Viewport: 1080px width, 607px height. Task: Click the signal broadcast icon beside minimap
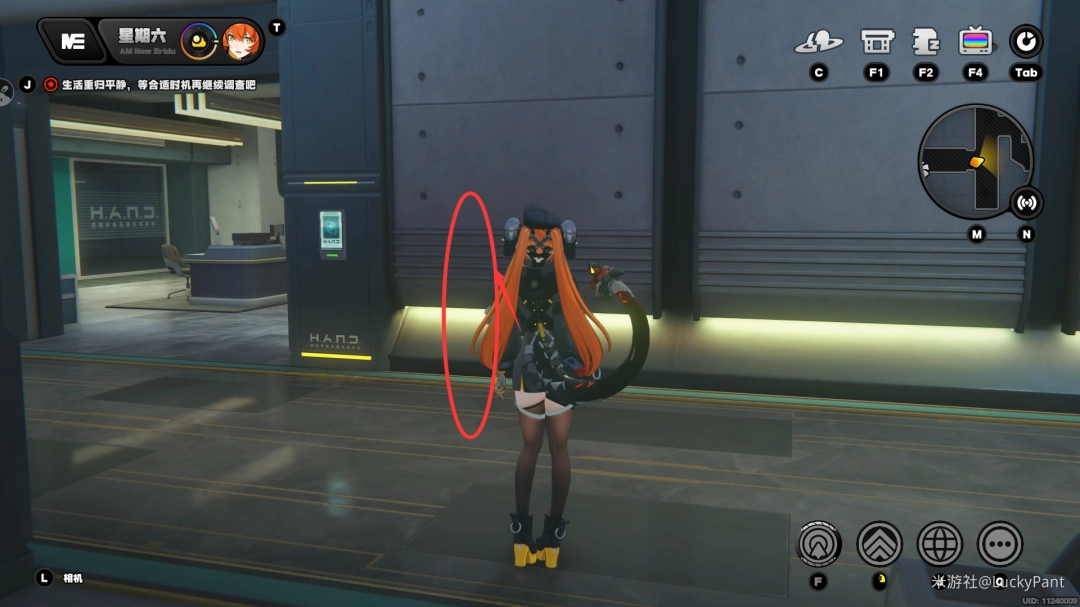tap(1026, 203)
